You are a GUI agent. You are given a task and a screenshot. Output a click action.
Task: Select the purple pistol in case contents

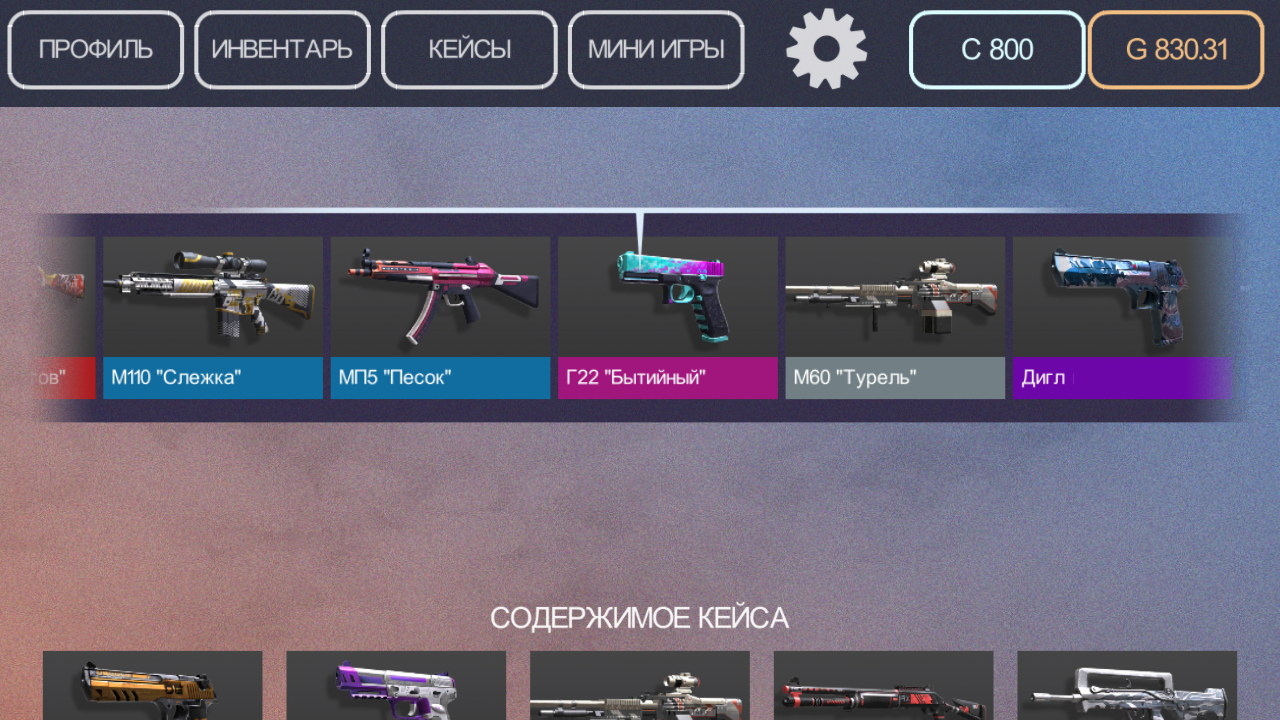pos(396,690)
